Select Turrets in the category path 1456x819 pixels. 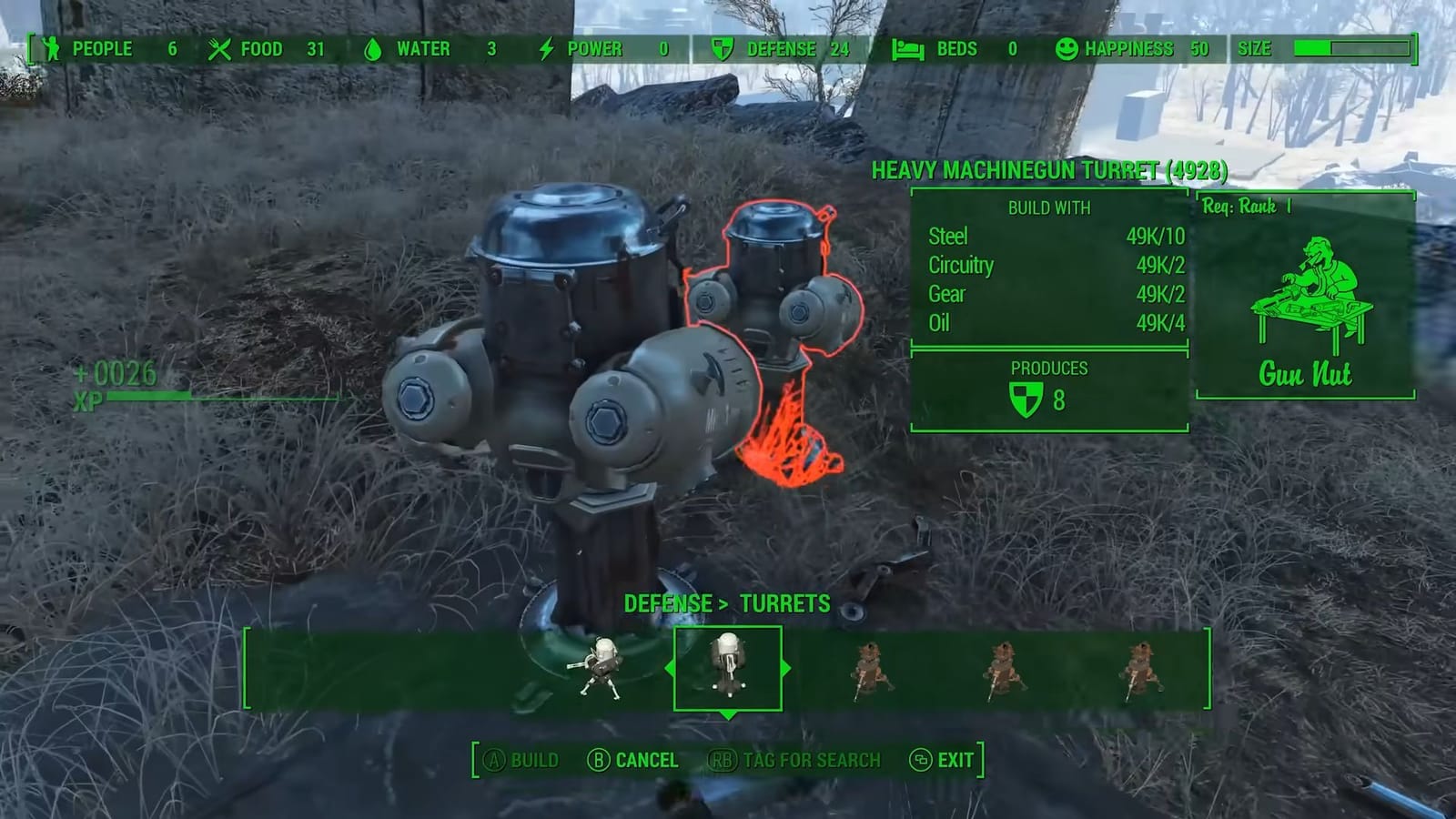point(784,603)
